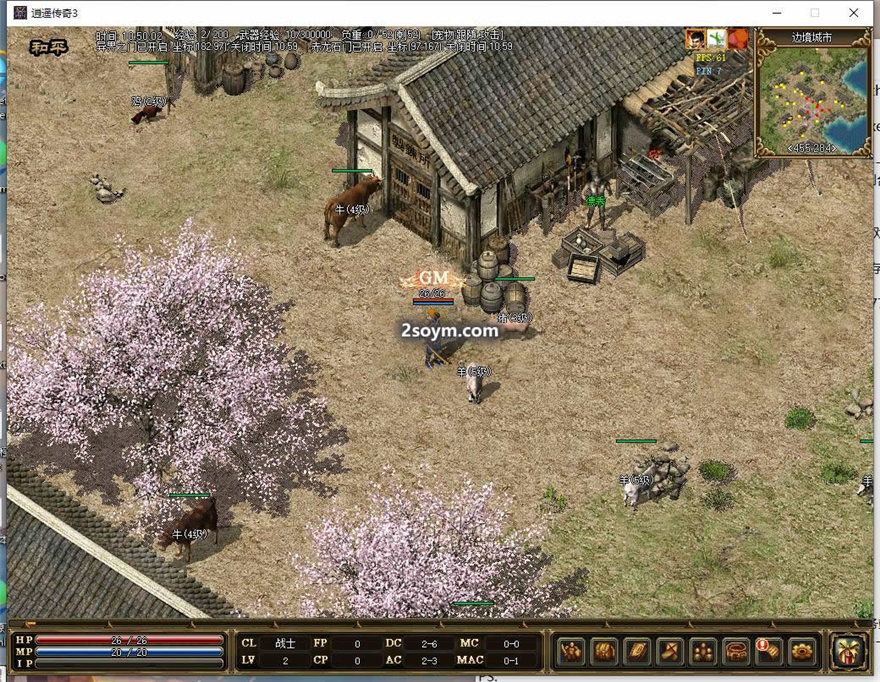Screen dimensions: 880x682
Task: Click the golden leaf skill-book icon
Action: pos(638,651)
